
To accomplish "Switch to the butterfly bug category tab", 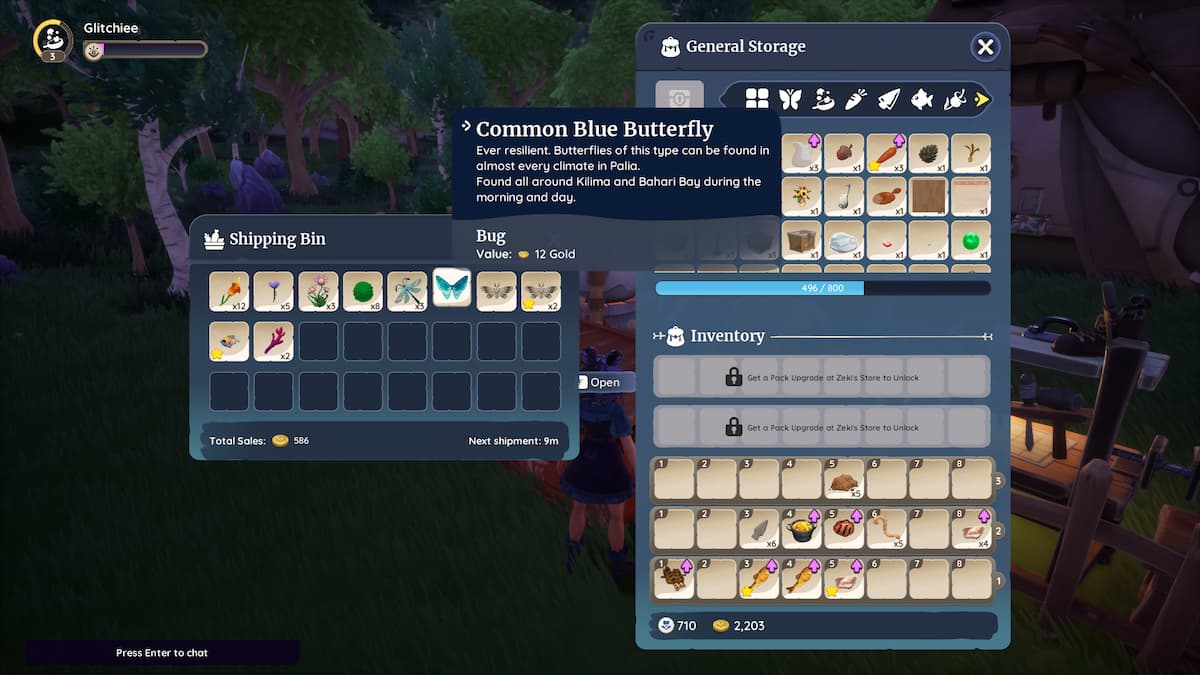I will (x=790, y=98).
